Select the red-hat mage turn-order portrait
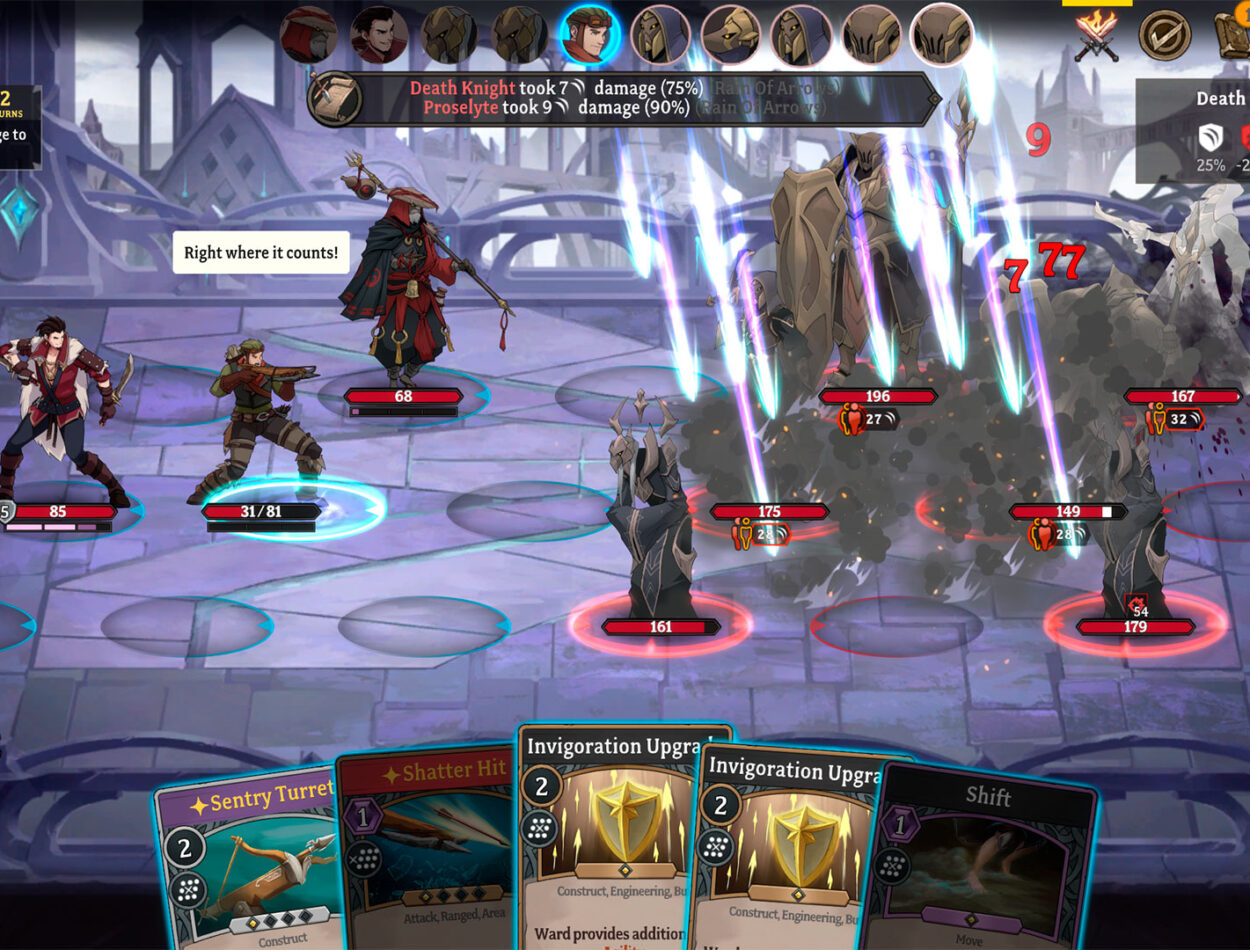Screen dimensions: 1250x950 309,35
